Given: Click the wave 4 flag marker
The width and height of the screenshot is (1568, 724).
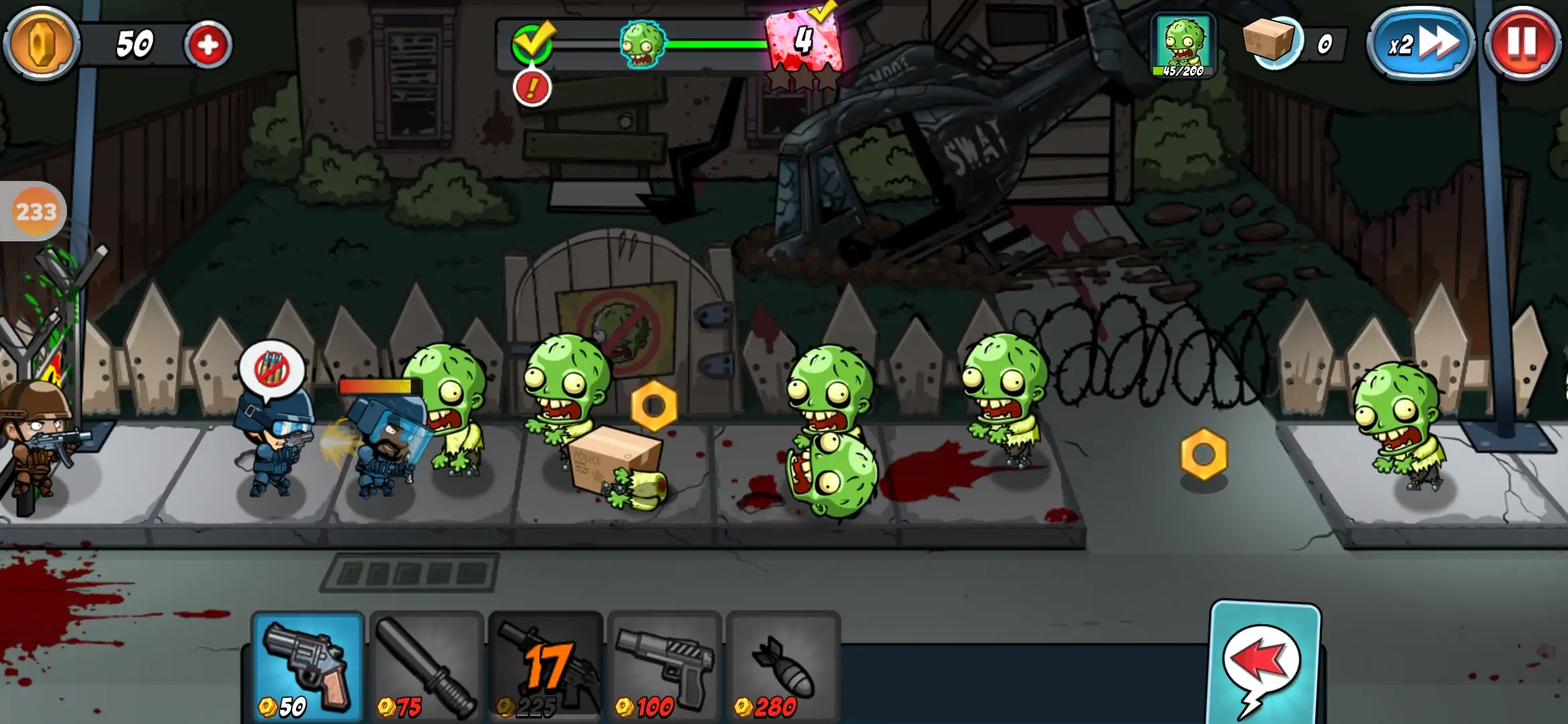Looking at the screenshot, I should (803, 42).
